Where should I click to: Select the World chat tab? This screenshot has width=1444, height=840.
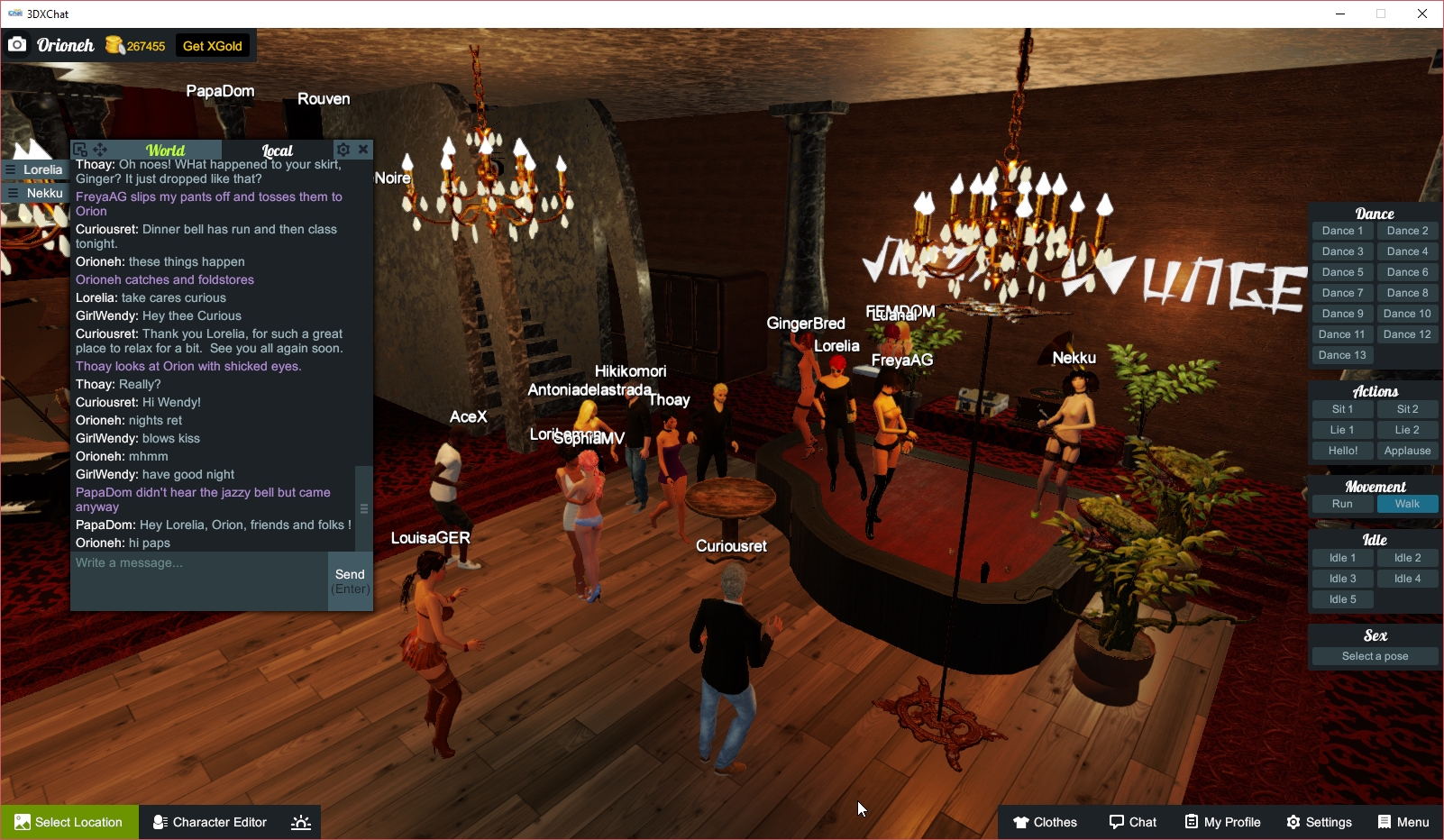(164, 150)
